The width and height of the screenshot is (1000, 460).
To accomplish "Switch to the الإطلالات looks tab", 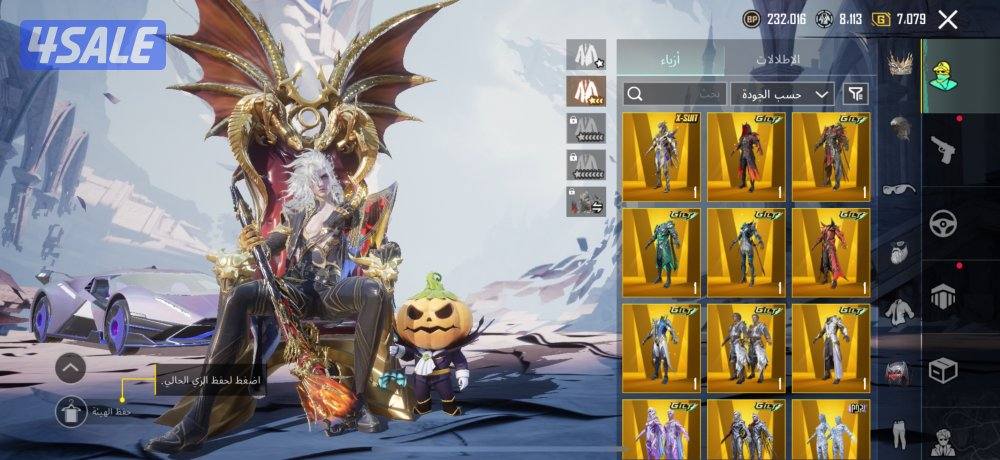I will tap(777, 60).
